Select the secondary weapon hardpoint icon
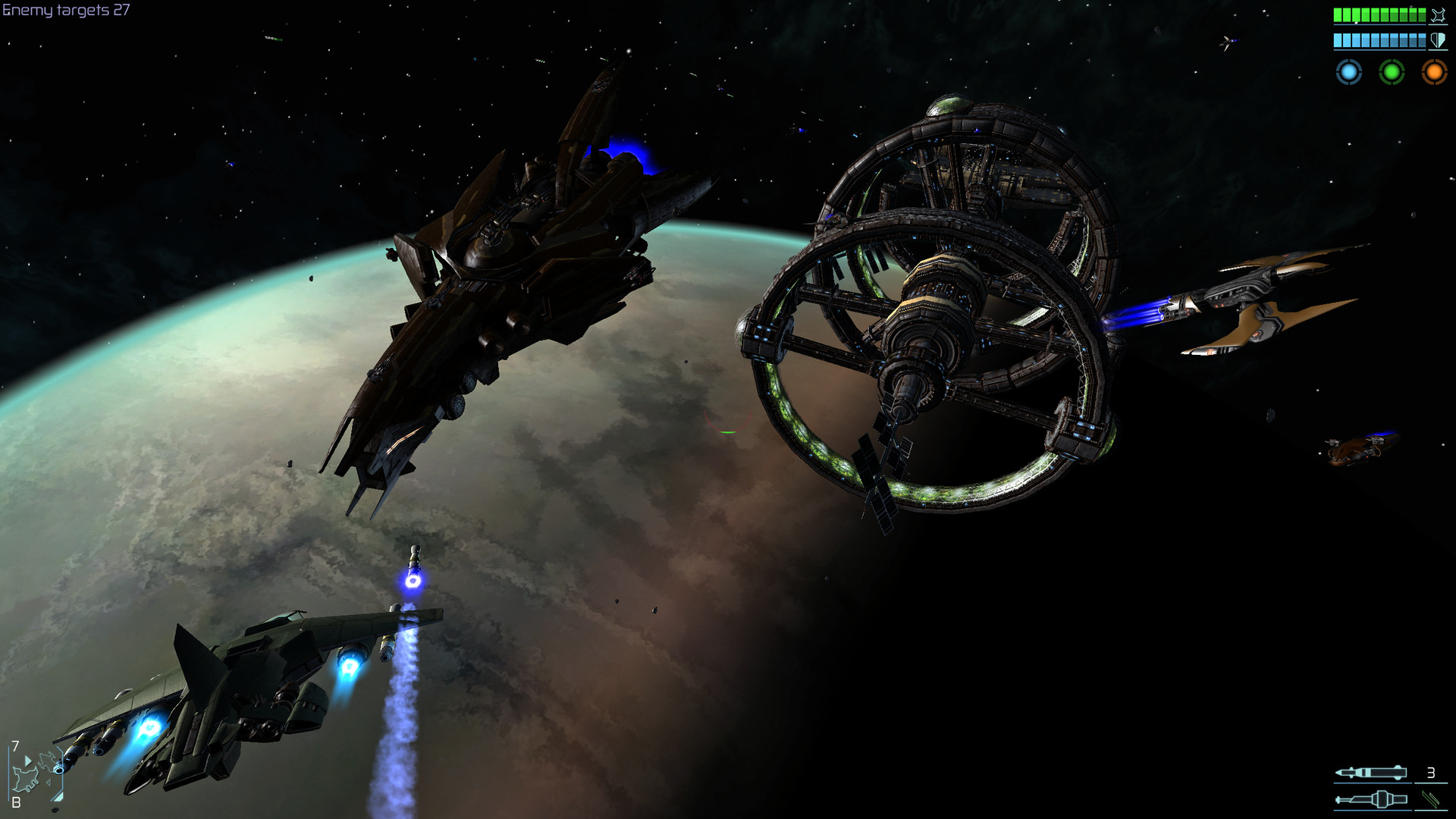Screen dimensions: 1456x819 (1371, 799)
